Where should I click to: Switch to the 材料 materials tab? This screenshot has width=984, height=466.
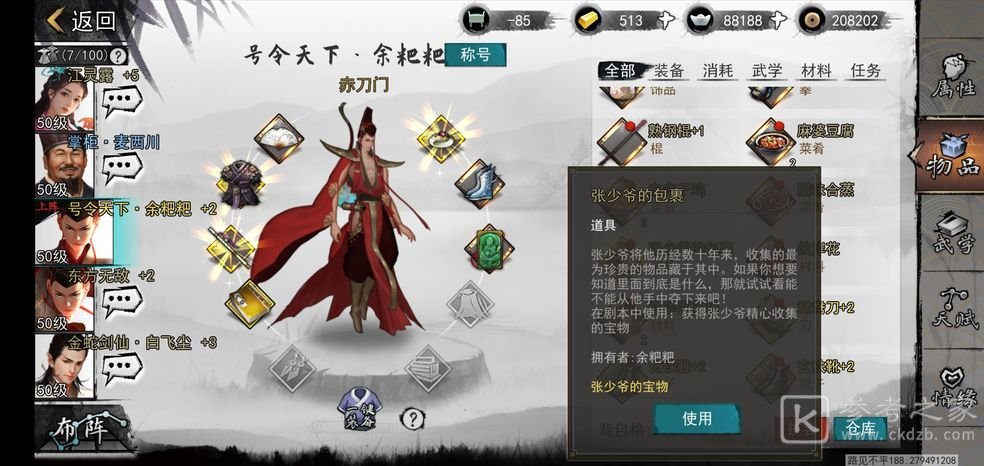tap(816, 70)
